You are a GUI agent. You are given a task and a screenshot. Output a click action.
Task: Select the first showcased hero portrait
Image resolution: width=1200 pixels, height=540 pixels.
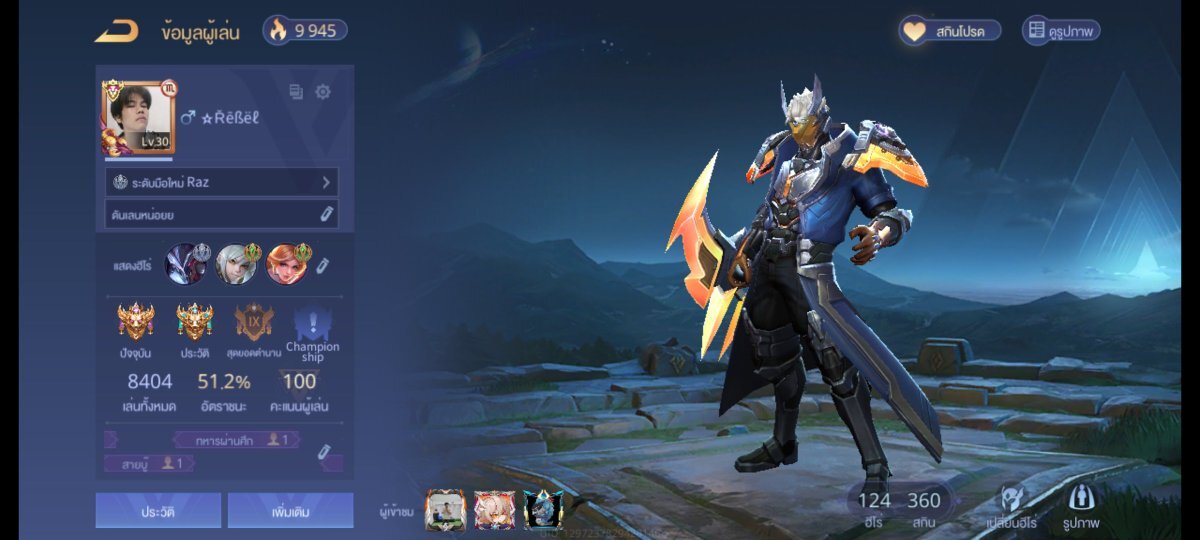pos(186,264)
